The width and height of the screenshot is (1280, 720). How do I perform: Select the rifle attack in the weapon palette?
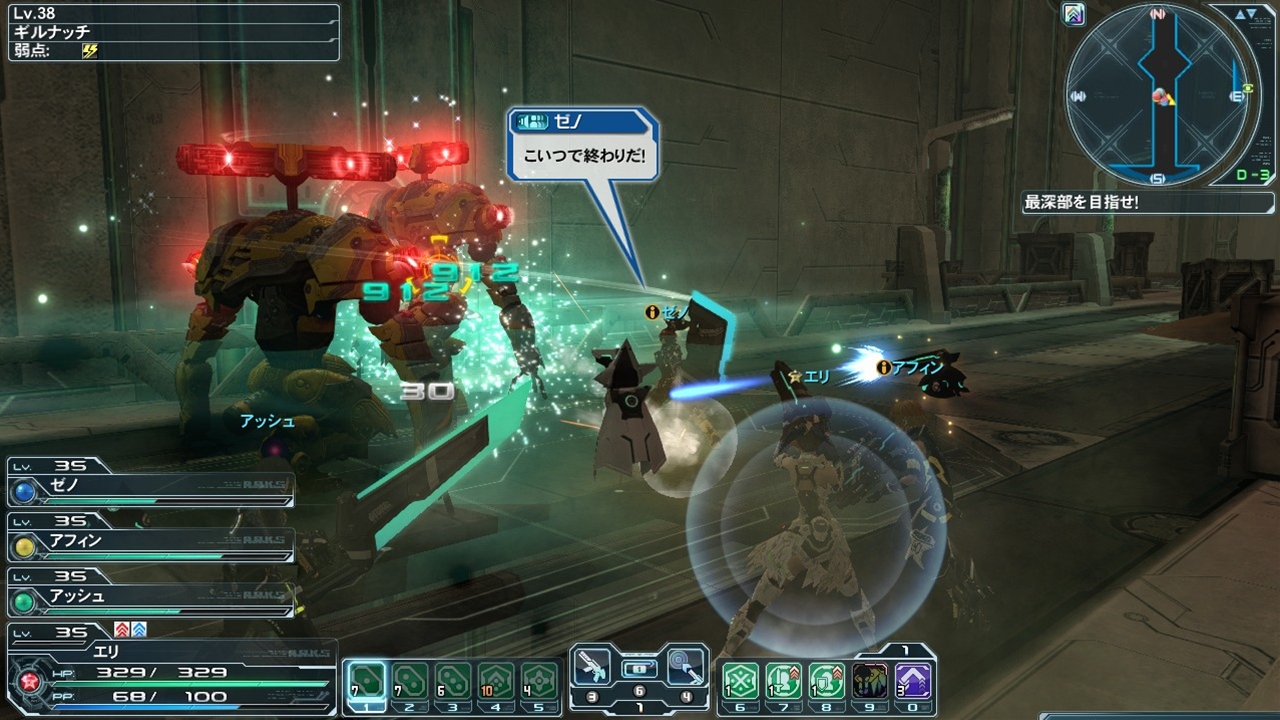(x=596, y=667)
